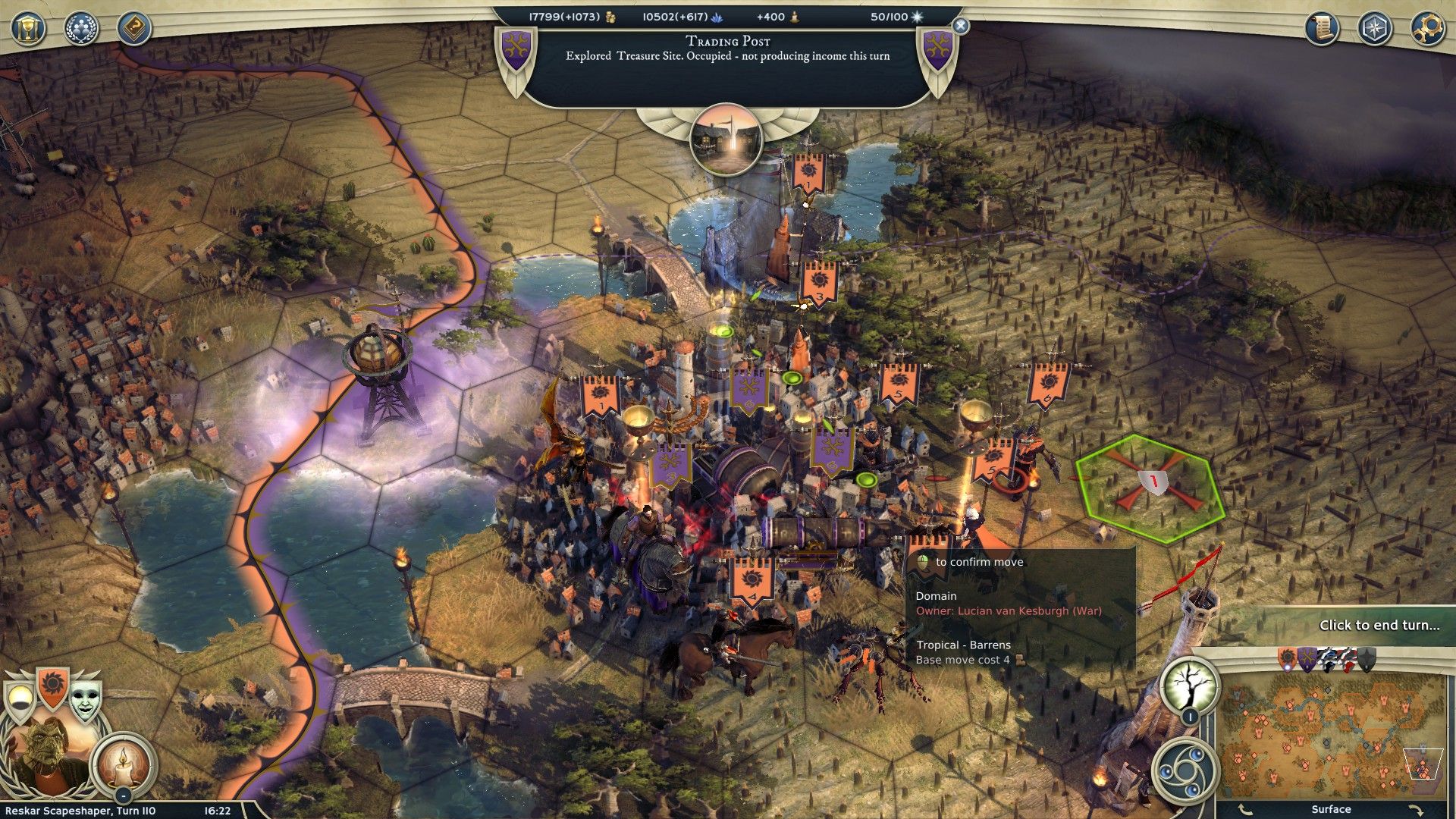Click the sun and moon alignment shield

click(x=20, y=701)
